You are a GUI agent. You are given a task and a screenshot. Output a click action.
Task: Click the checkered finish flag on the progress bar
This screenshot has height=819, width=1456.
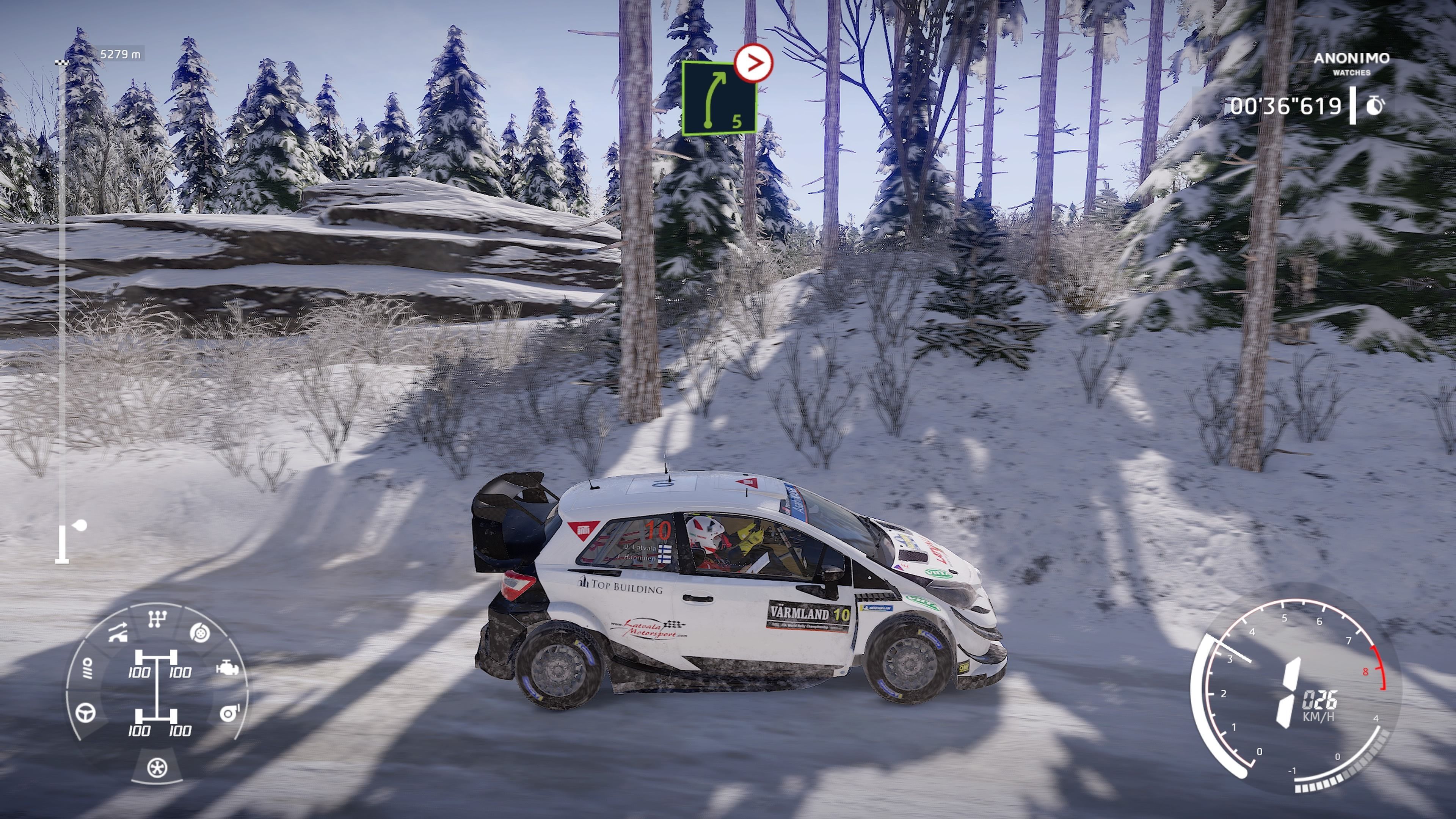pyautogui.click(x=61, y=63)
